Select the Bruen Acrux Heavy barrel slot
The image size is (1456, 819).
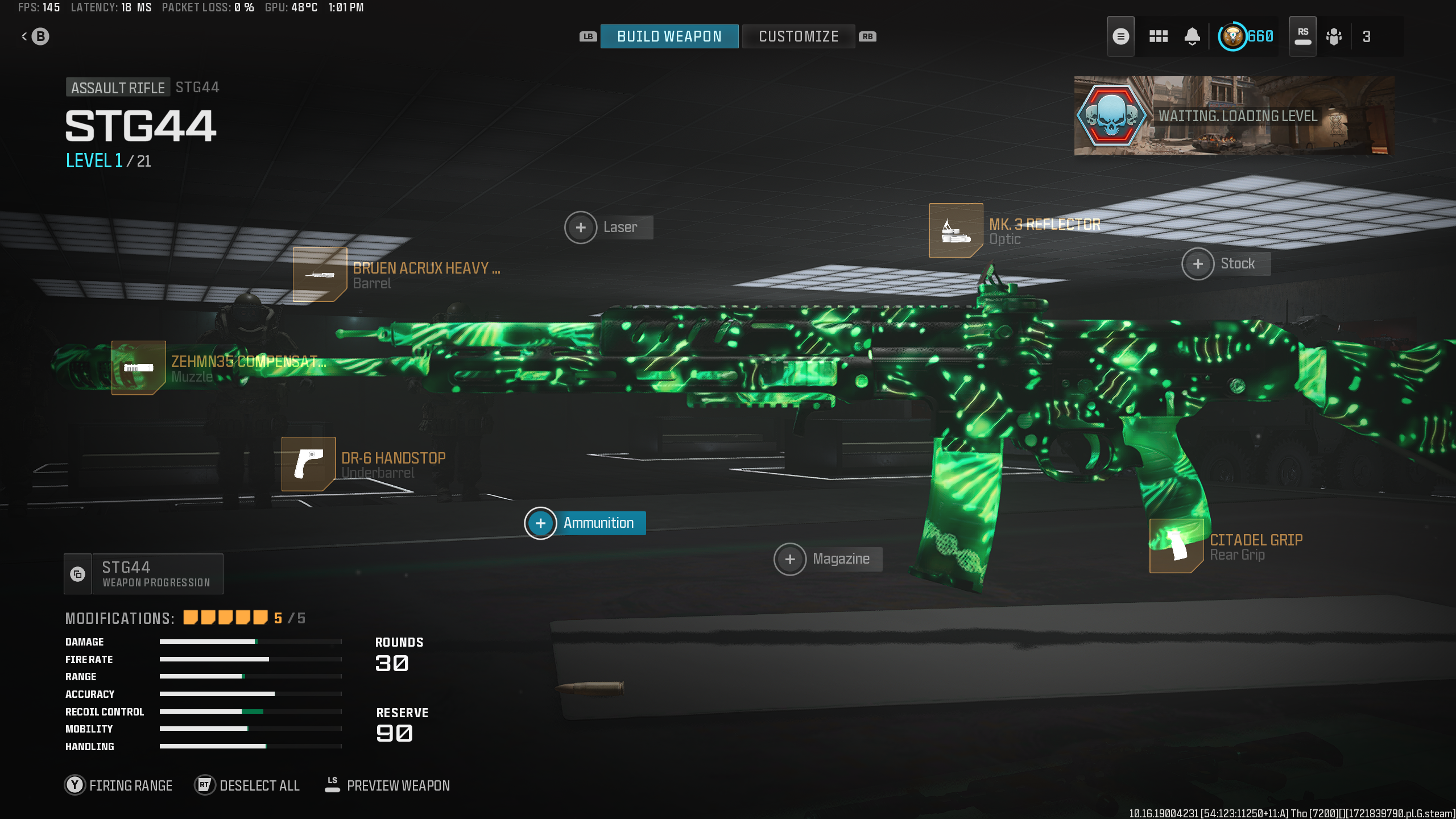coord(320,274)
